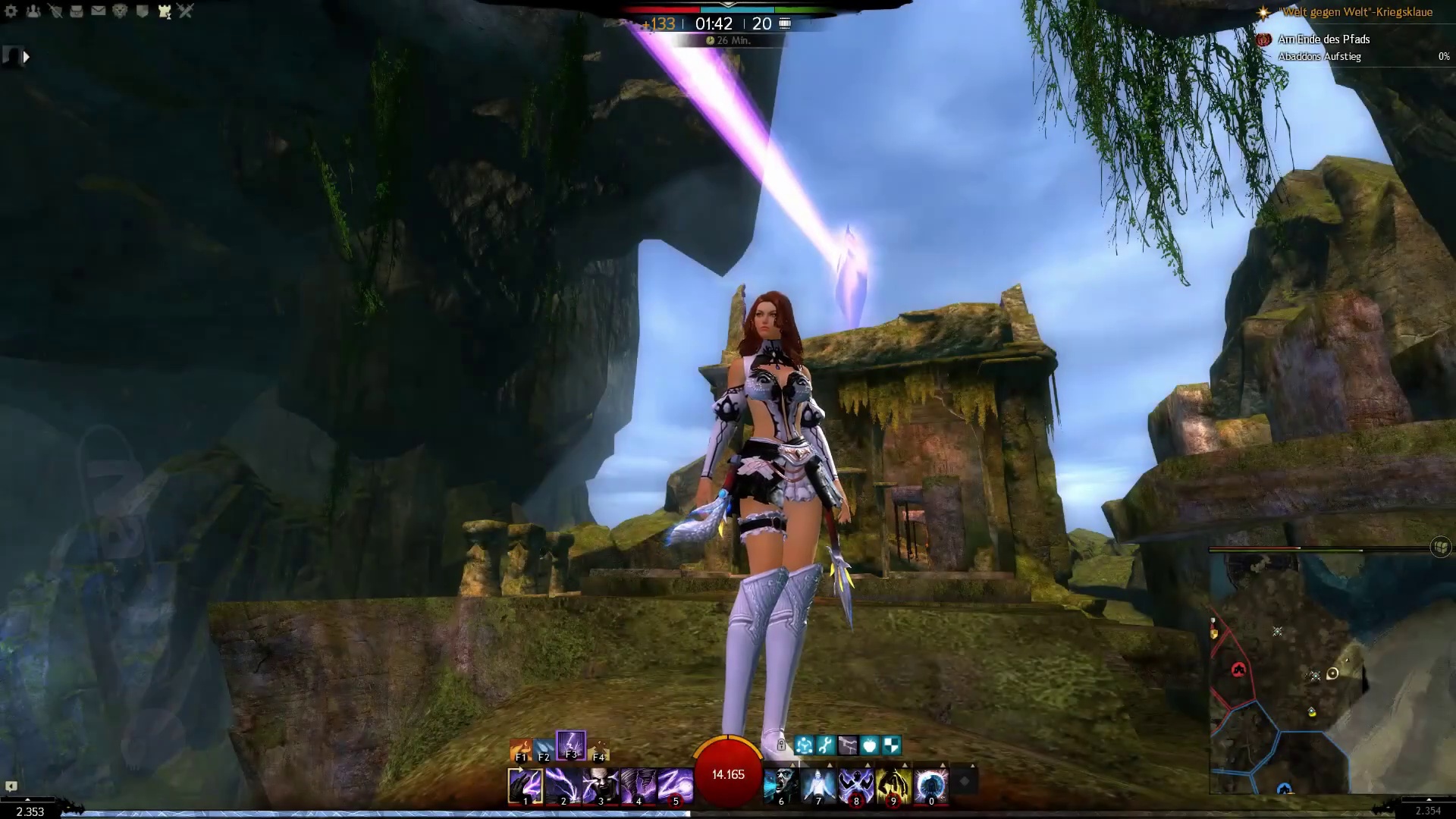Click the red camp marker on the minimap

1238,670
